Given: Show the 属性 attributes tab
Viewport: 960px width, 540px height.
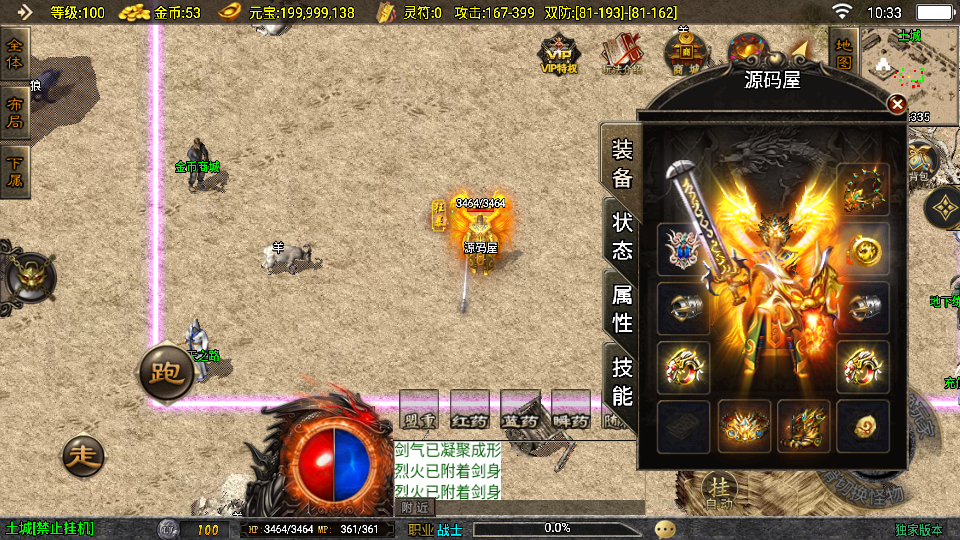Looking at the screenshot, I should point(622,307).
